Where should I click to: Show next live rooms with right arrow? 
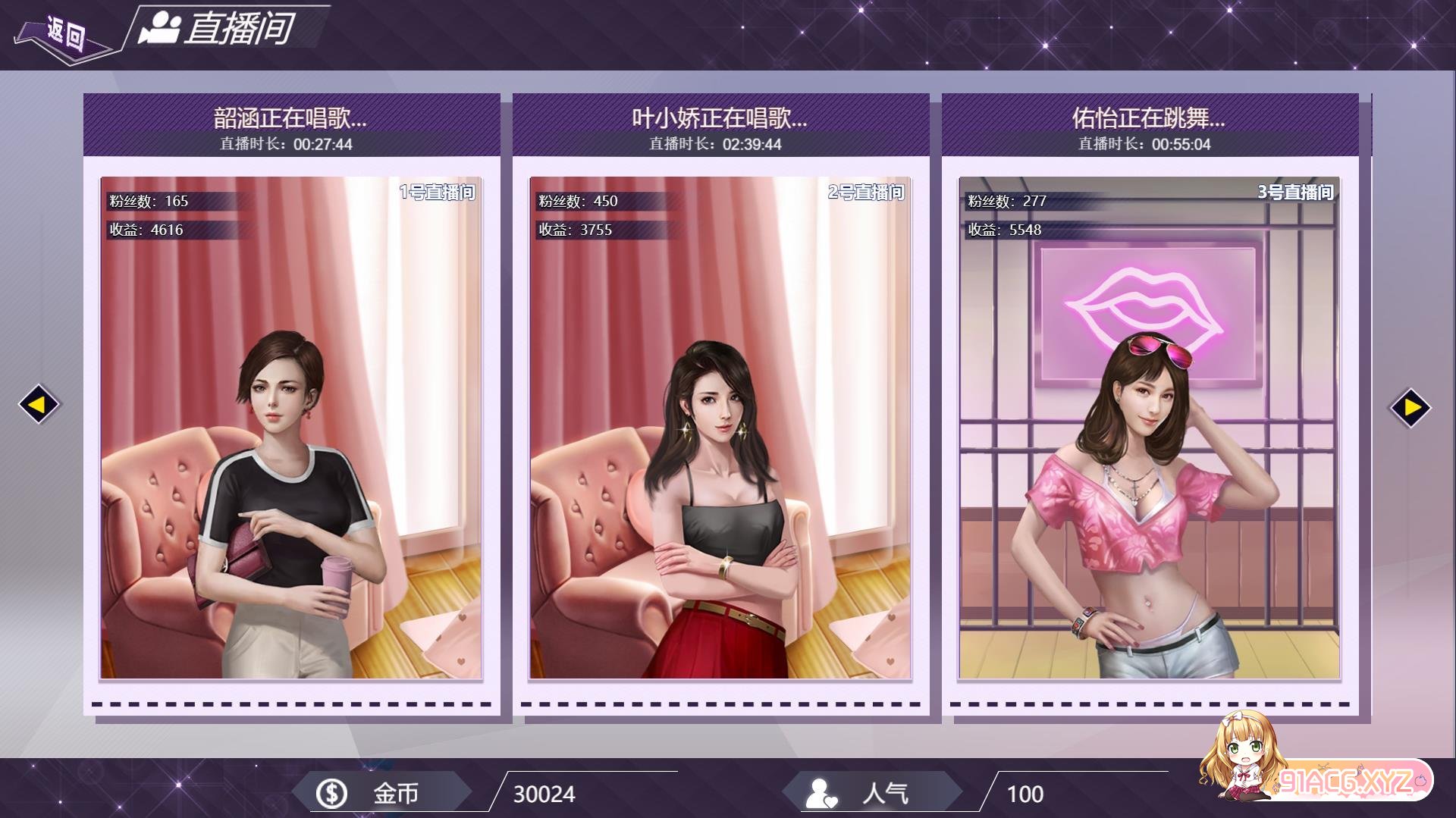click(1410, 408)
